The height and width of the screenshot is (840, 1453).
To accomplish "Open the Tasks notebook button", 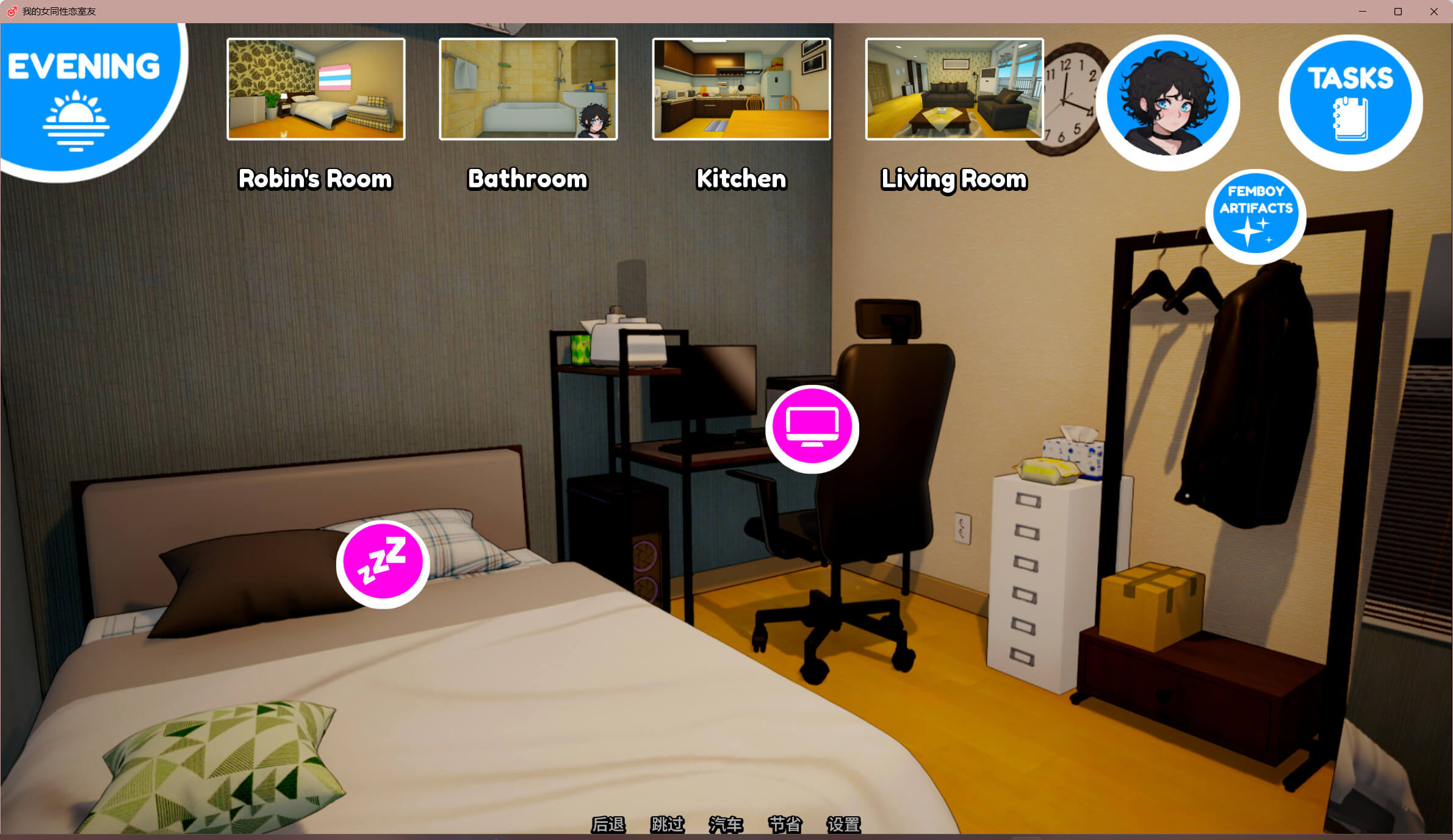I will coord(1350,101).
